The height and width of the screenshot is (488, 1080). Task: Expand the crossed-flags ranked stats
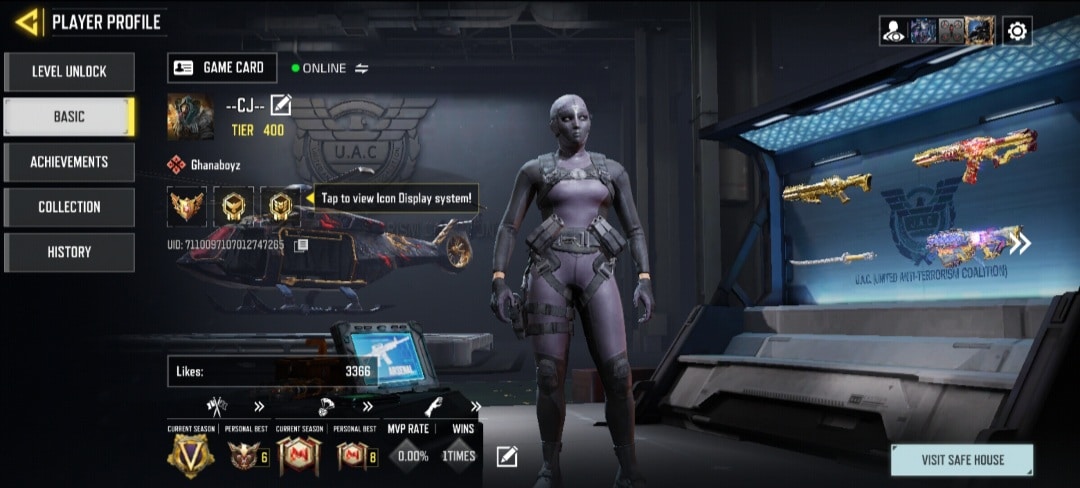(259, 406)
